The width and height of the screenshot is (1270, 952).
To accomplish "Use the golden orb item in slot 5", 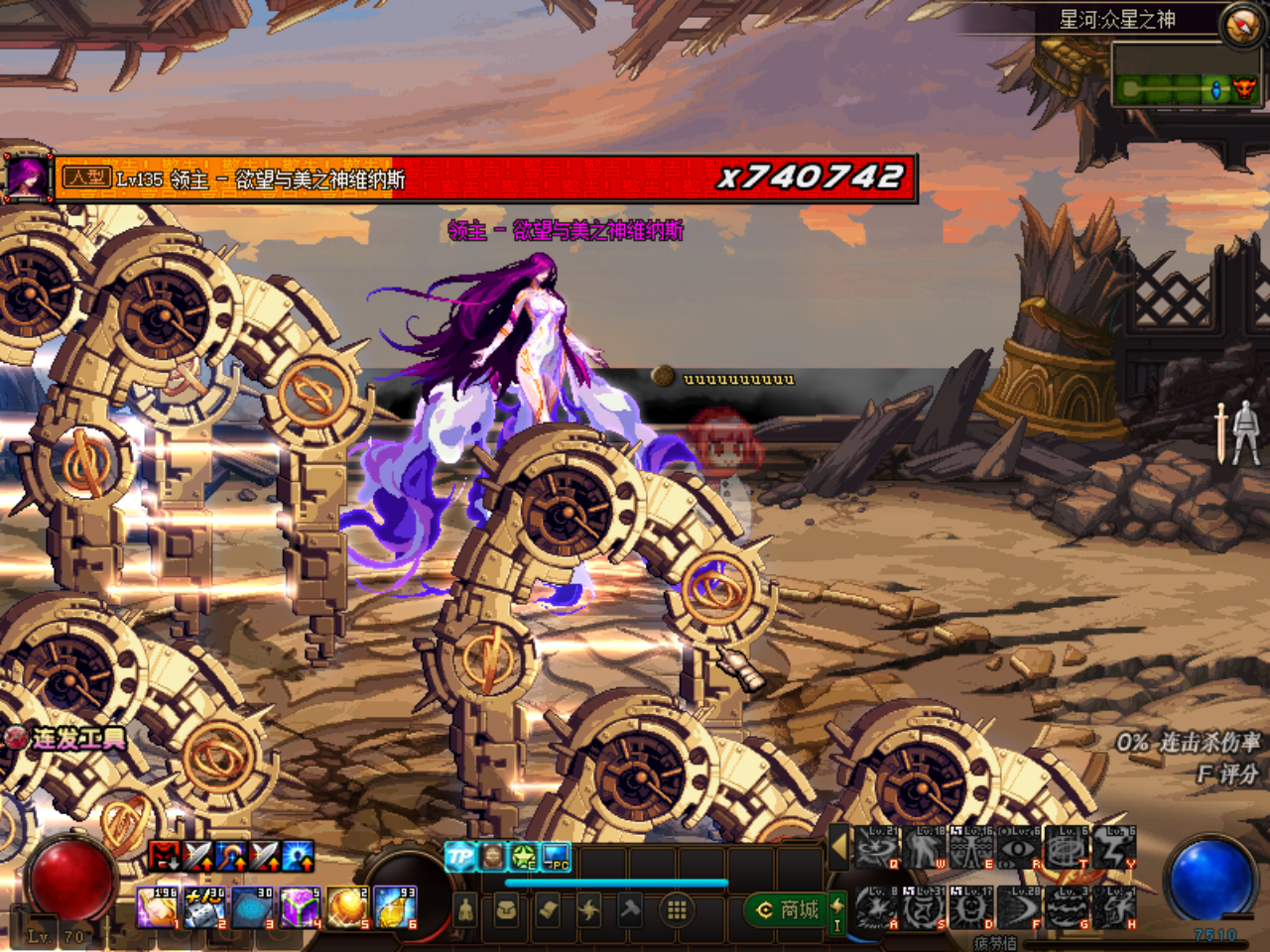I will [x=348, y=908].
